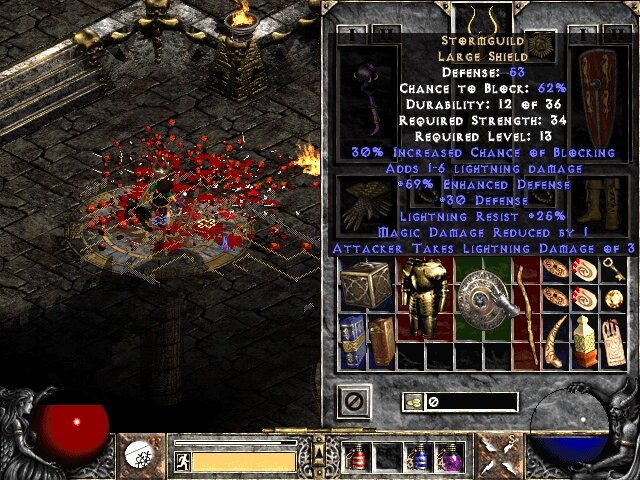Pick up the golden key
The width and height of the screenshot is (640, 480).
610,270
